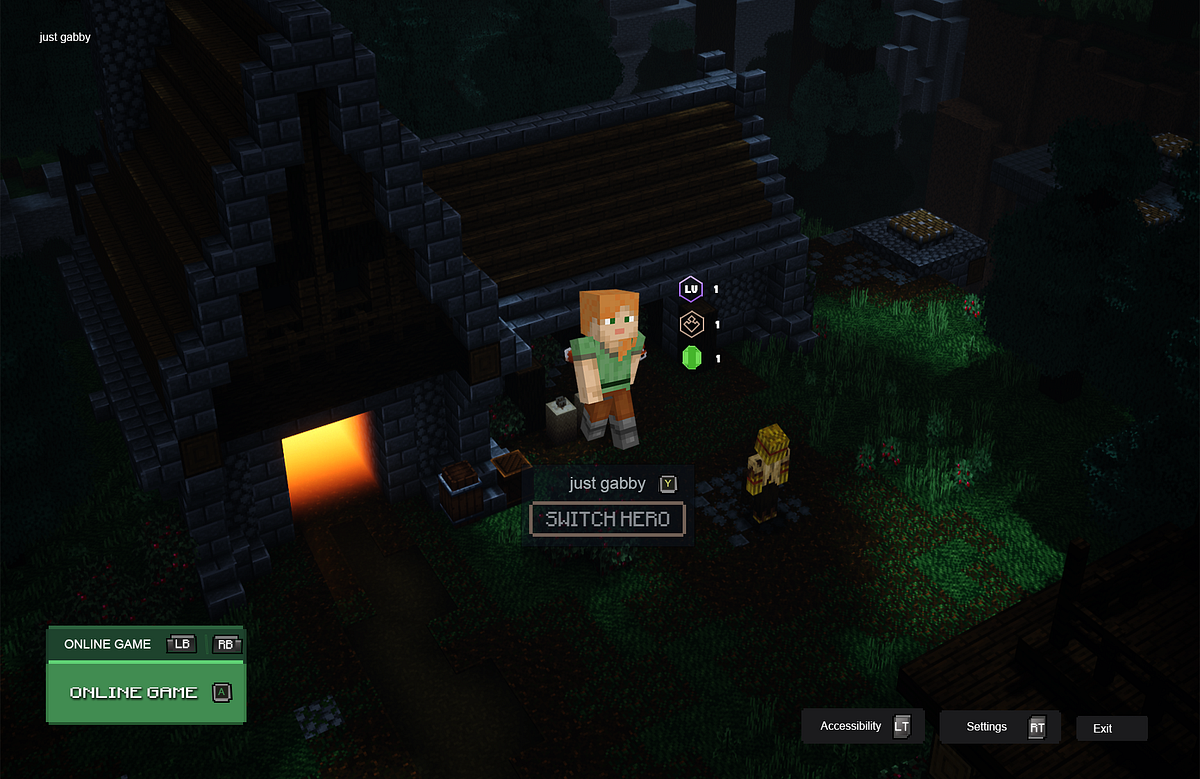Open the Settings menu
Image resolution: width=1200 pixels, height=779 pixels.
(999, 727)
